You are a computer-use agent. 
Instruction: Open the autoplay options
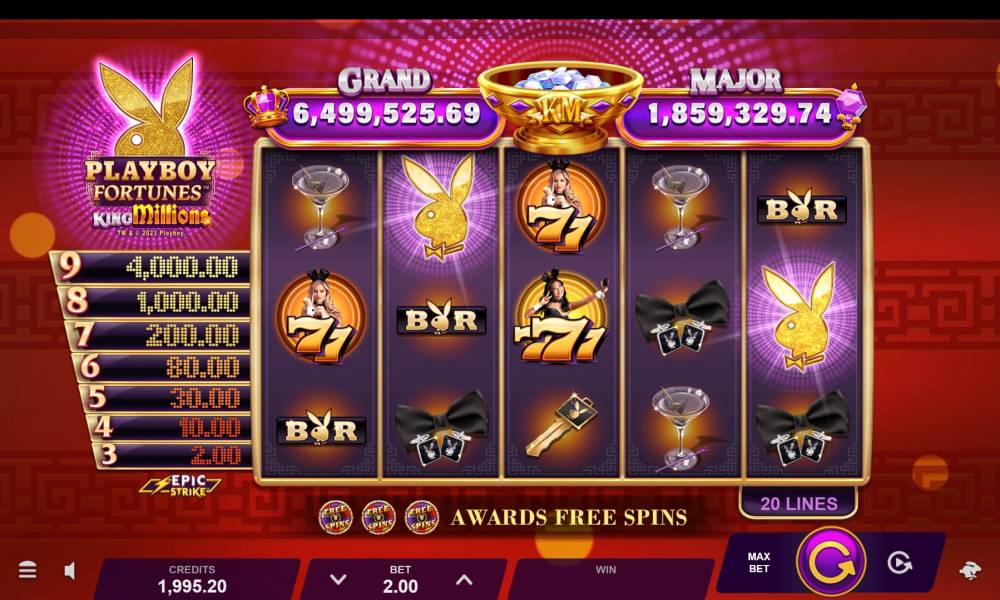point(900,563)
